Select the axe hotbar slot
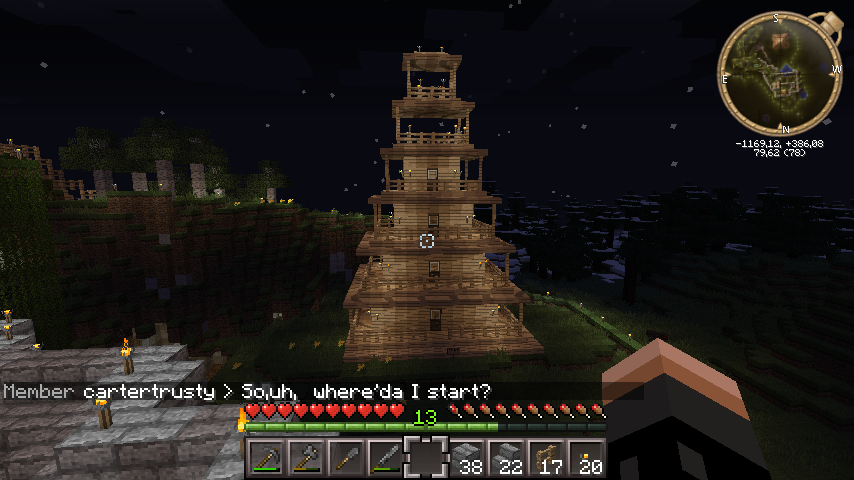This screenshot has width=854, height=480. tap(306, 460)
